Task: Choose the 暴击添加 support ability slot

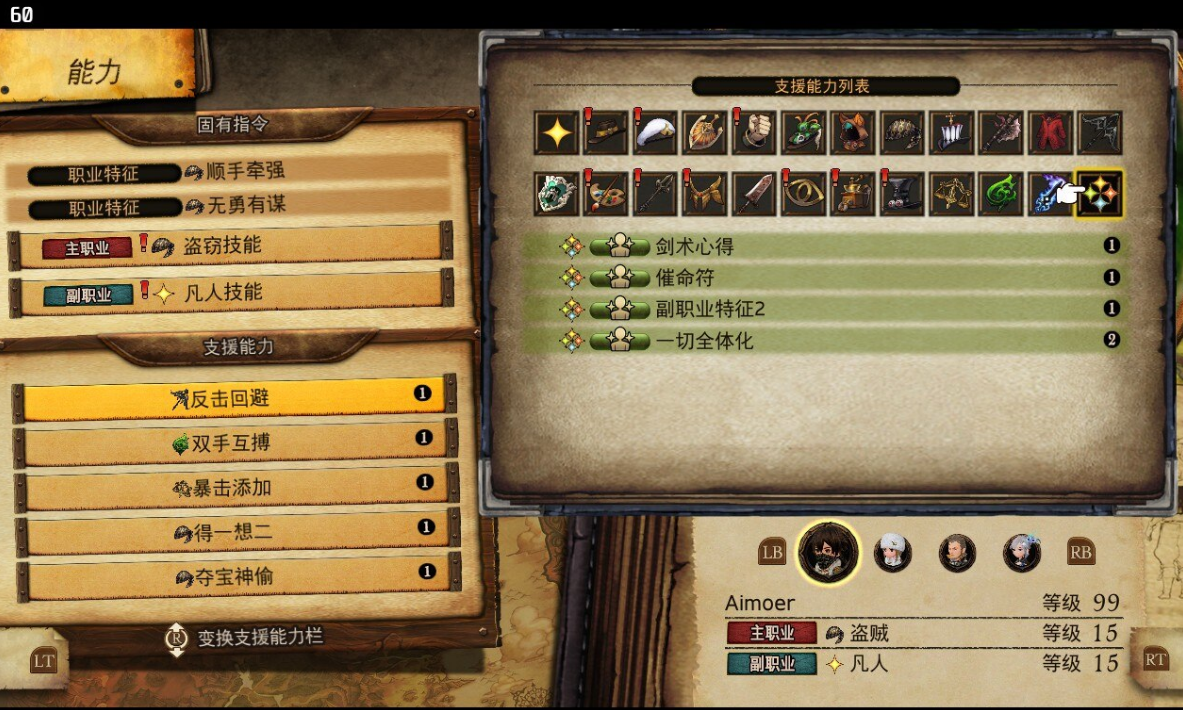Action: coord(232,488)
